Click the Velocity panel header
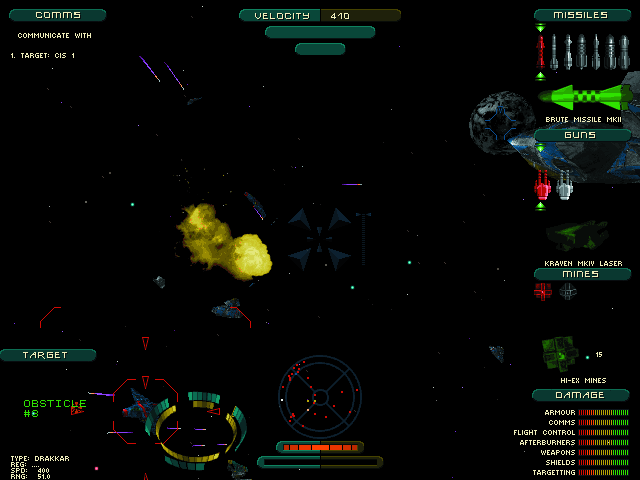 [320, 15]
